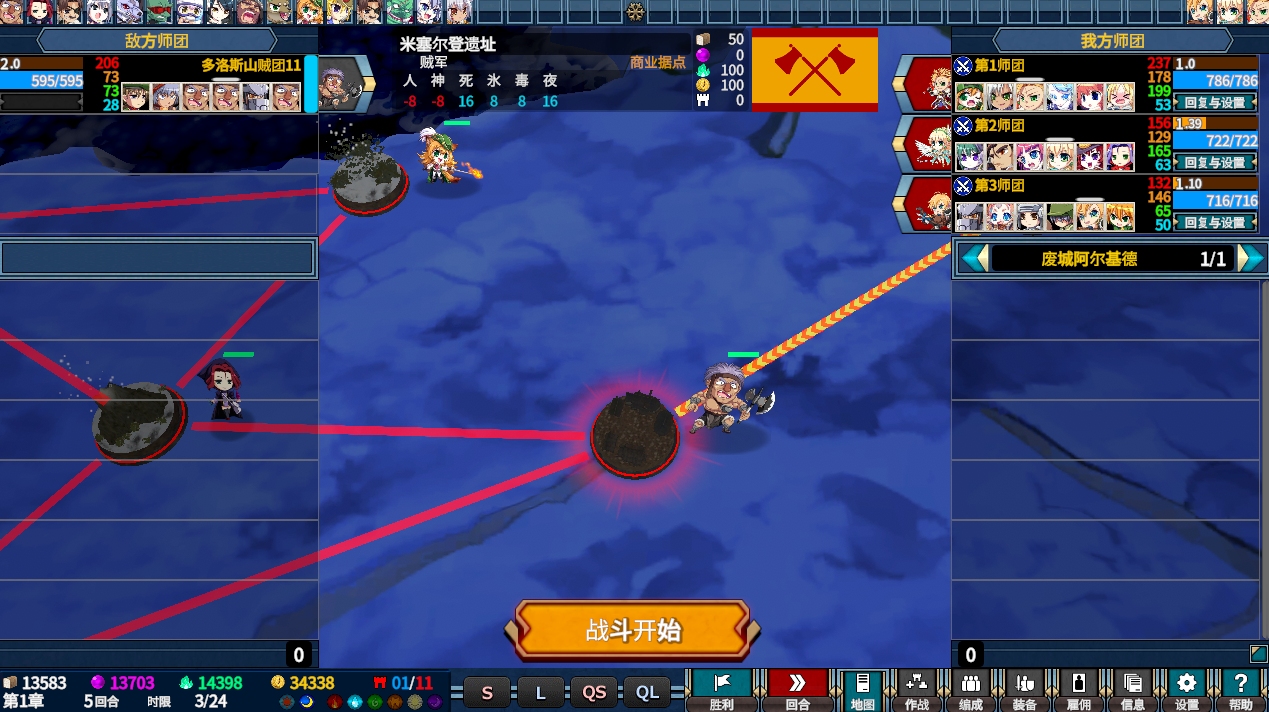The width and height of the screenshot is (1269, 712).
Task: Open 回复与设置 for 第1师团
Action: click(1215, 102)
